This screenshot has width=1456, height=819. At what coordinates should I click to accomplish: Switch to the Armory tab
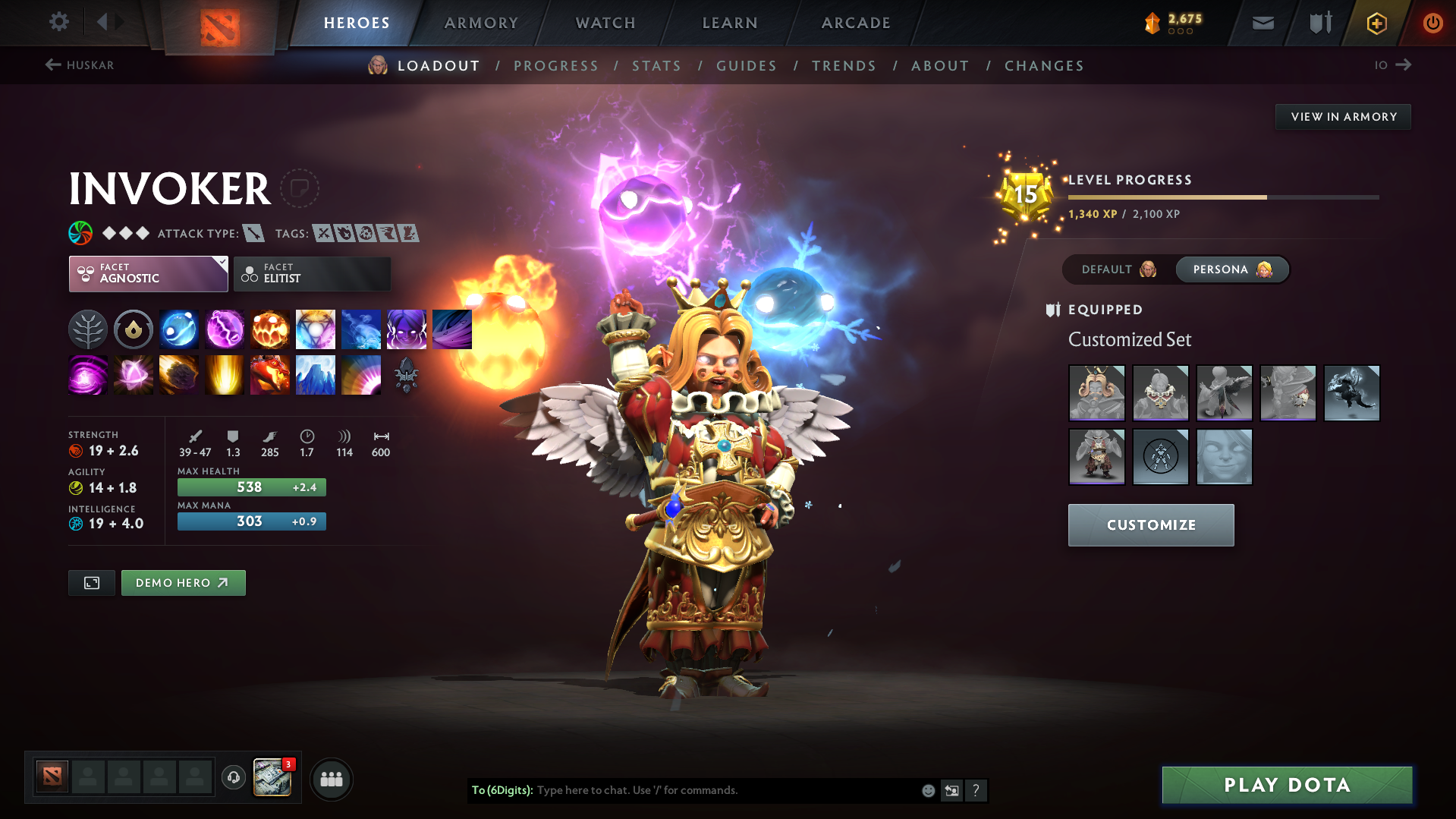(481, 23)
